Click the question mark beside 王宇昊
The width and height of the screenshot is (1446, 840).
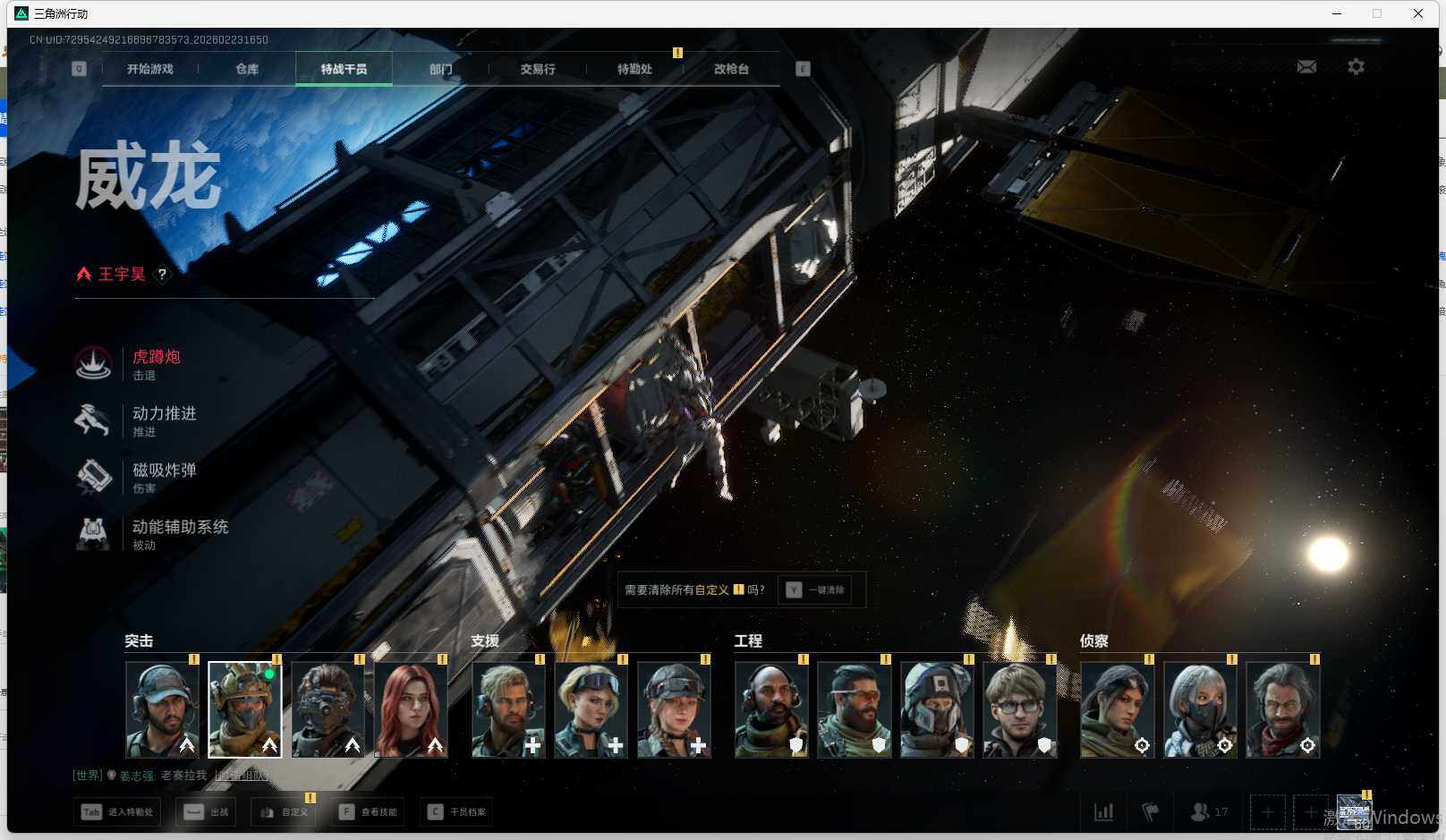pyautogui.click(x=162, y=275)
